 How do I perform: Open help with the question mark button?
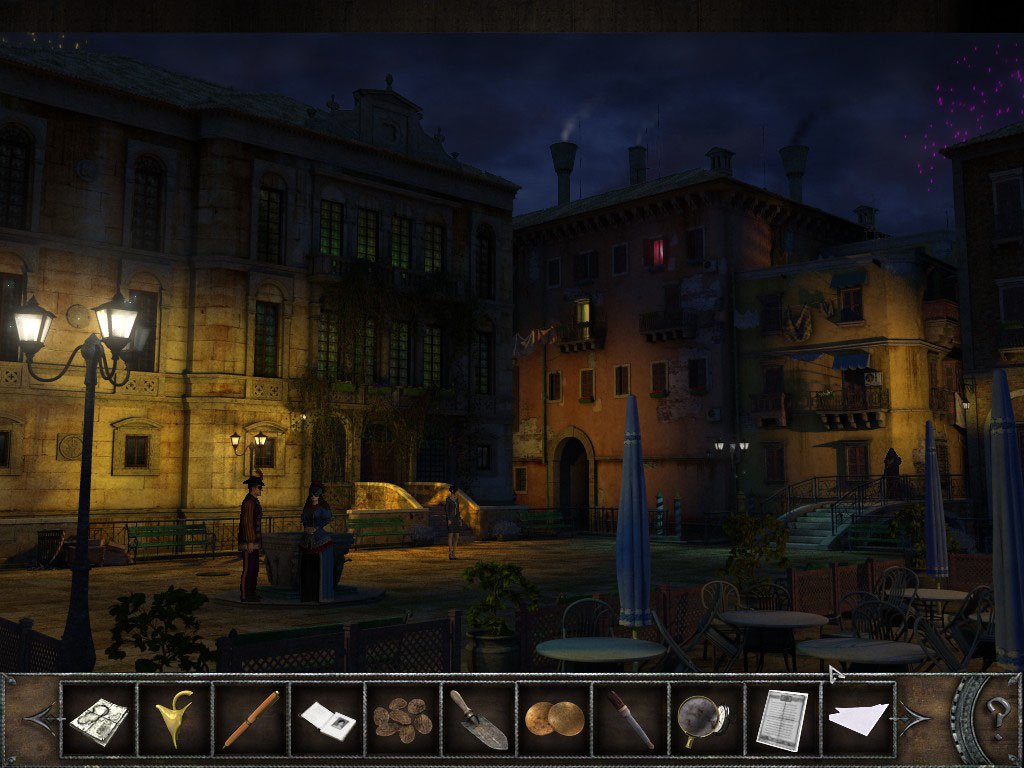coord(997,717)
